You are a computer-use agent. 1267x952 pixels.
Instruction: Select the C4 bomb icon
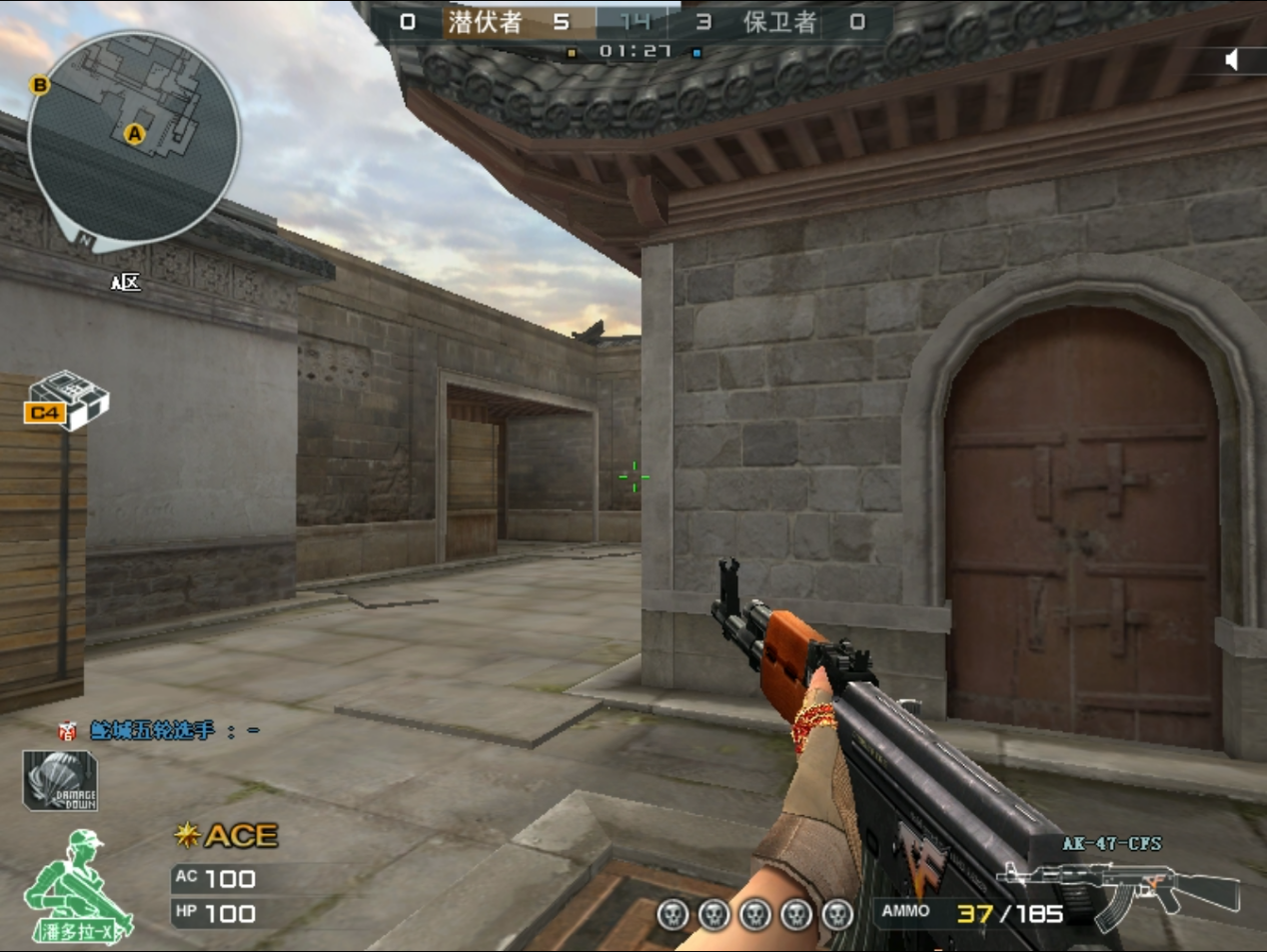pos(66,402)
